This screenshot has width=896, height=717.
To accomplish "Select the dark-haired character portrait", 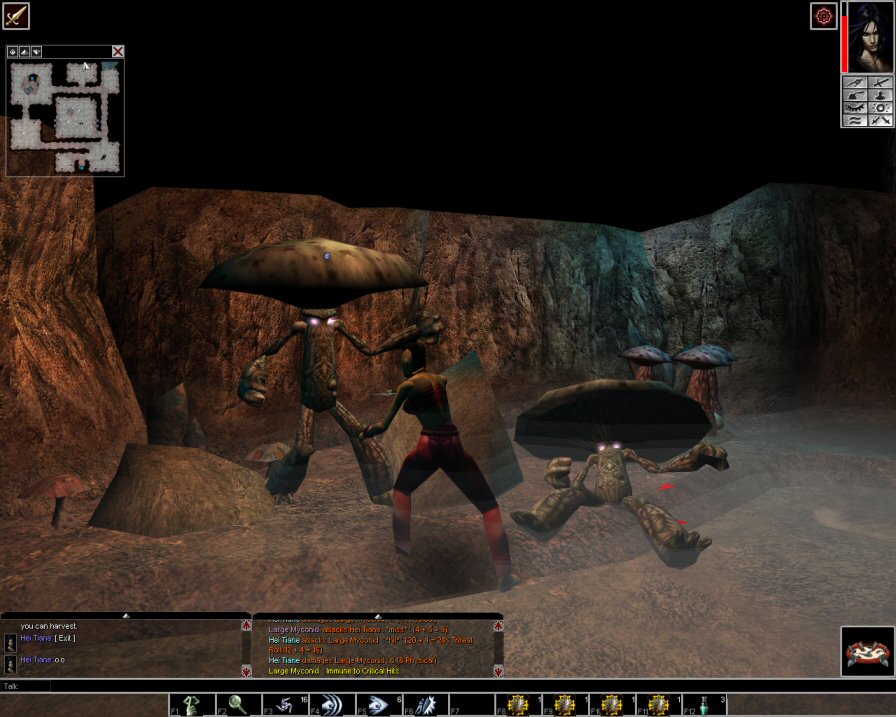I will [869, 37].
